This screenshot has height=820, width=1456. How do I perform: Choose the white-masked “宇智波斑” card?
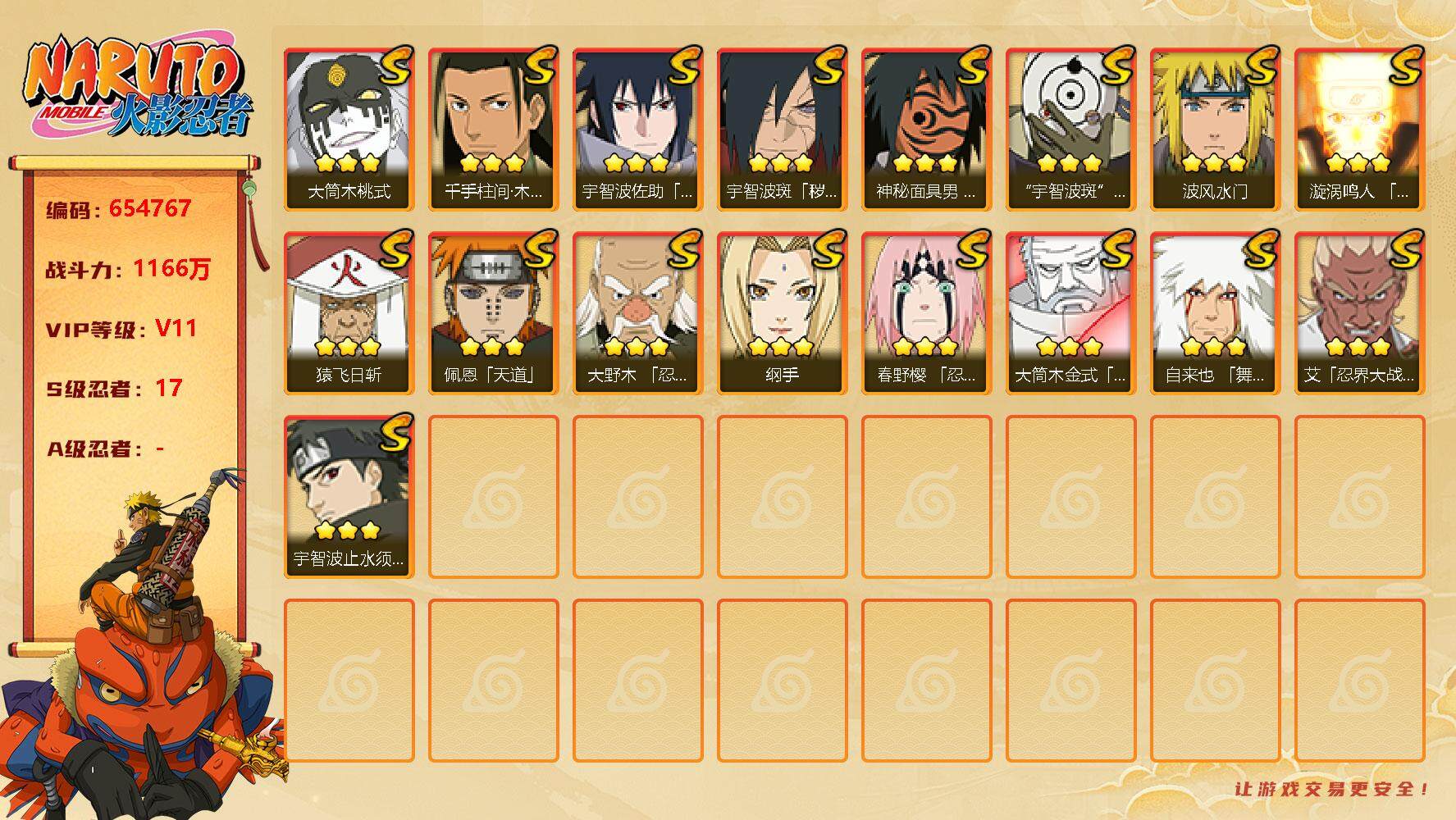(1070, 129)
